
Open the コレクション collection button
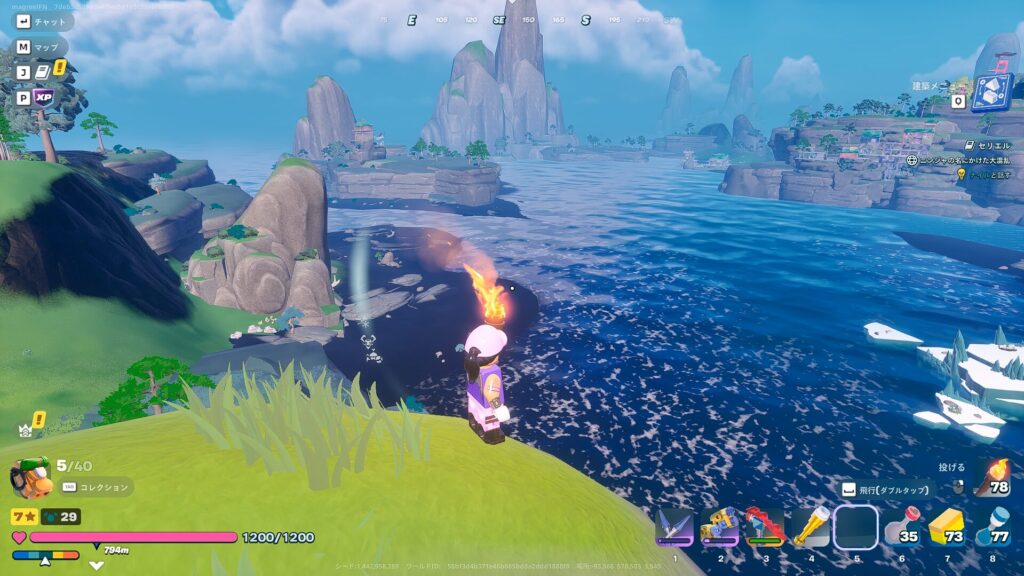97,487
